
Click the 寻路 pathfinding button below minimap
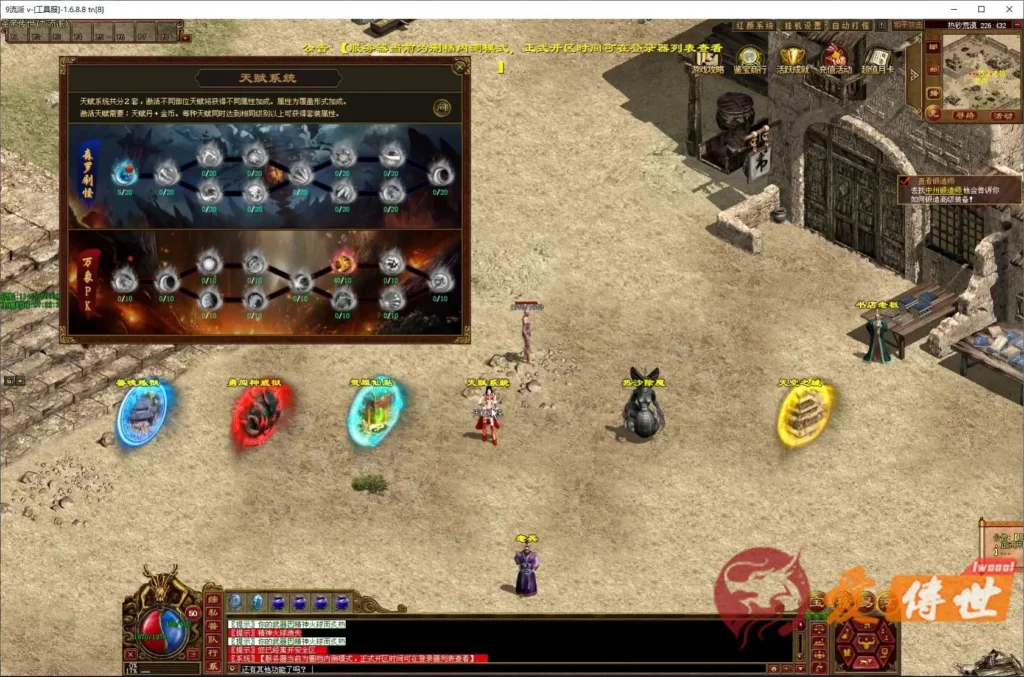962,115
